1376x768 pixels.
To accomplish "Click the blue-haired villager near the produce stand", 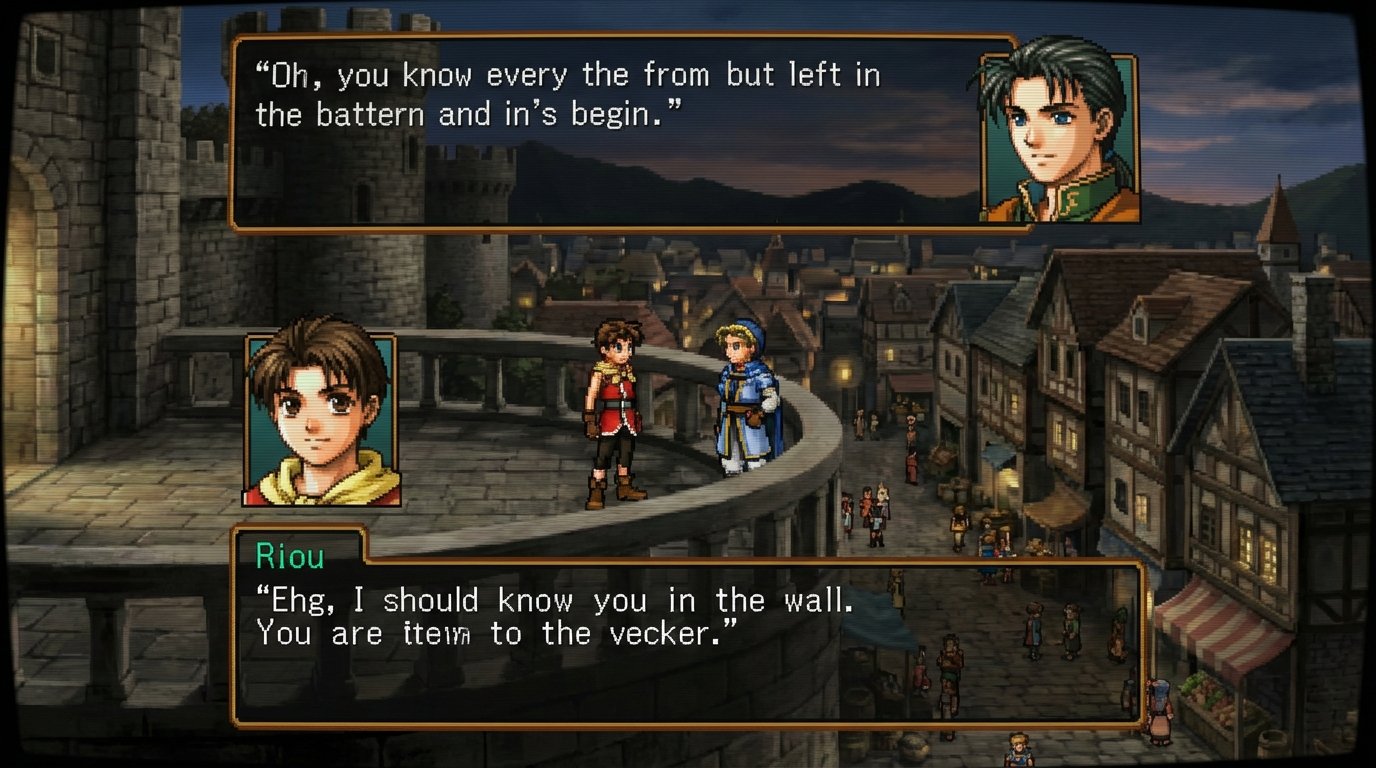I will click(x=1159, y=707).
